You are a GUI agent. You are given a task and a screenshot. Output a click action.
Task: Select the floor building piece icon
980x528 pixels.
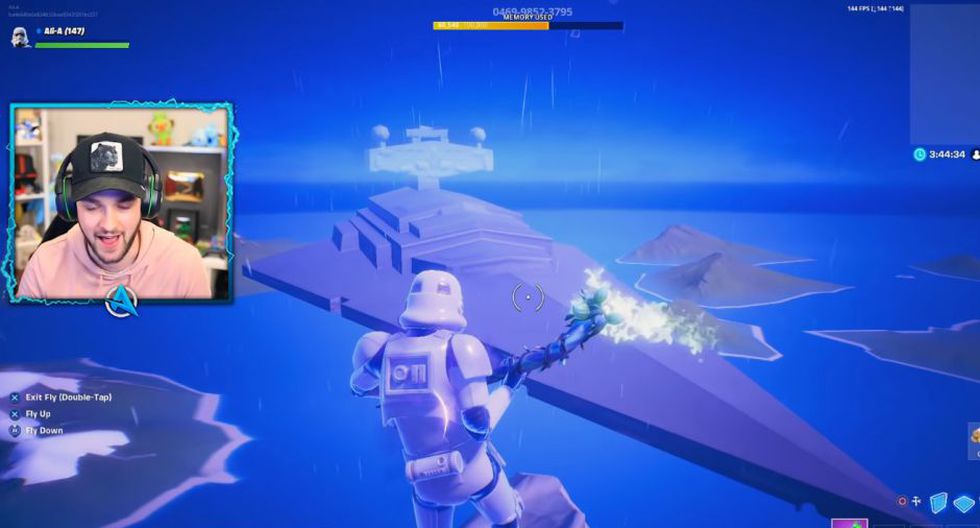(964, 503)
